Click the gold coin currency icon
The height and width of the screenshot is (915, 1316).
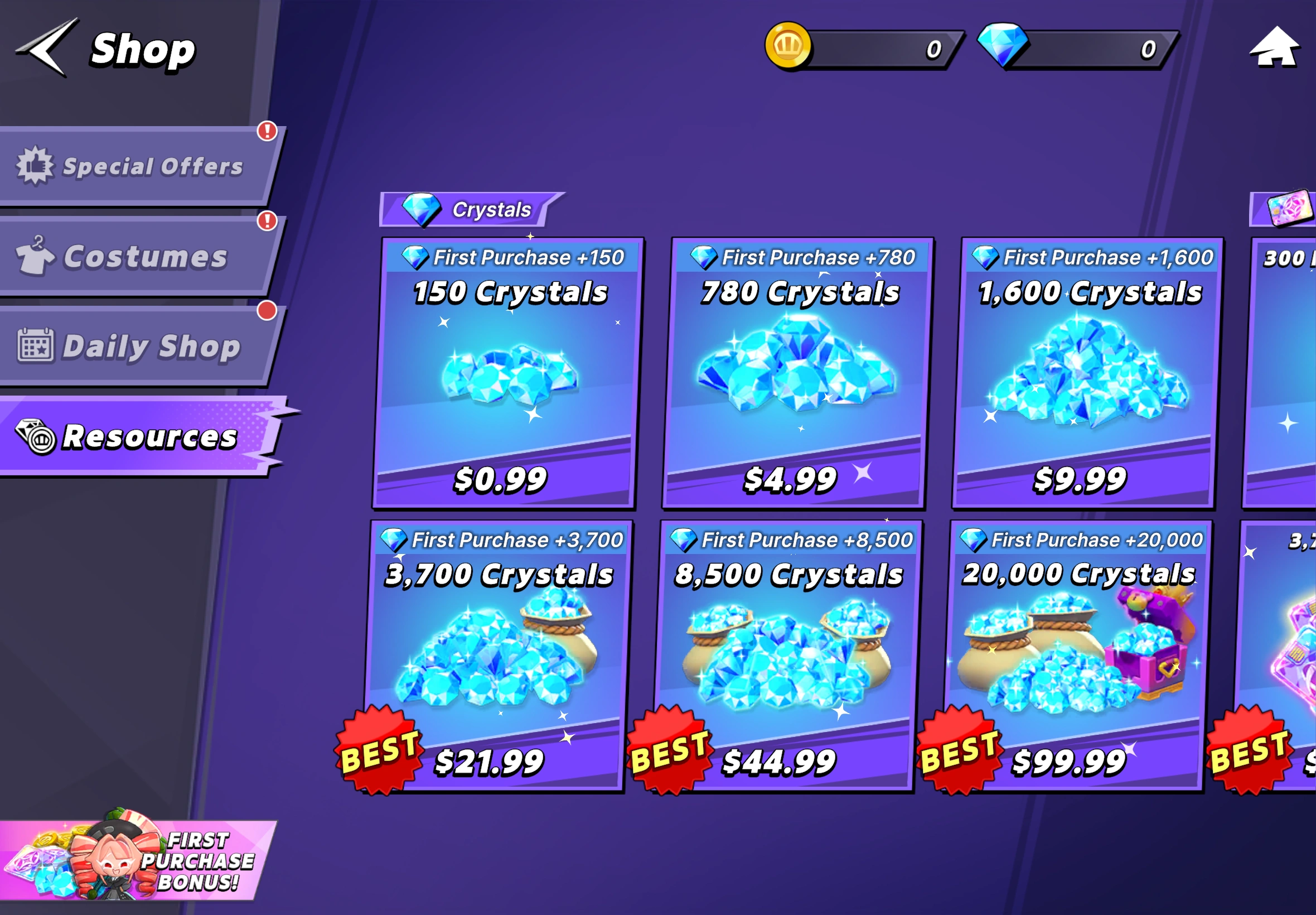click(x=789, y=48)
